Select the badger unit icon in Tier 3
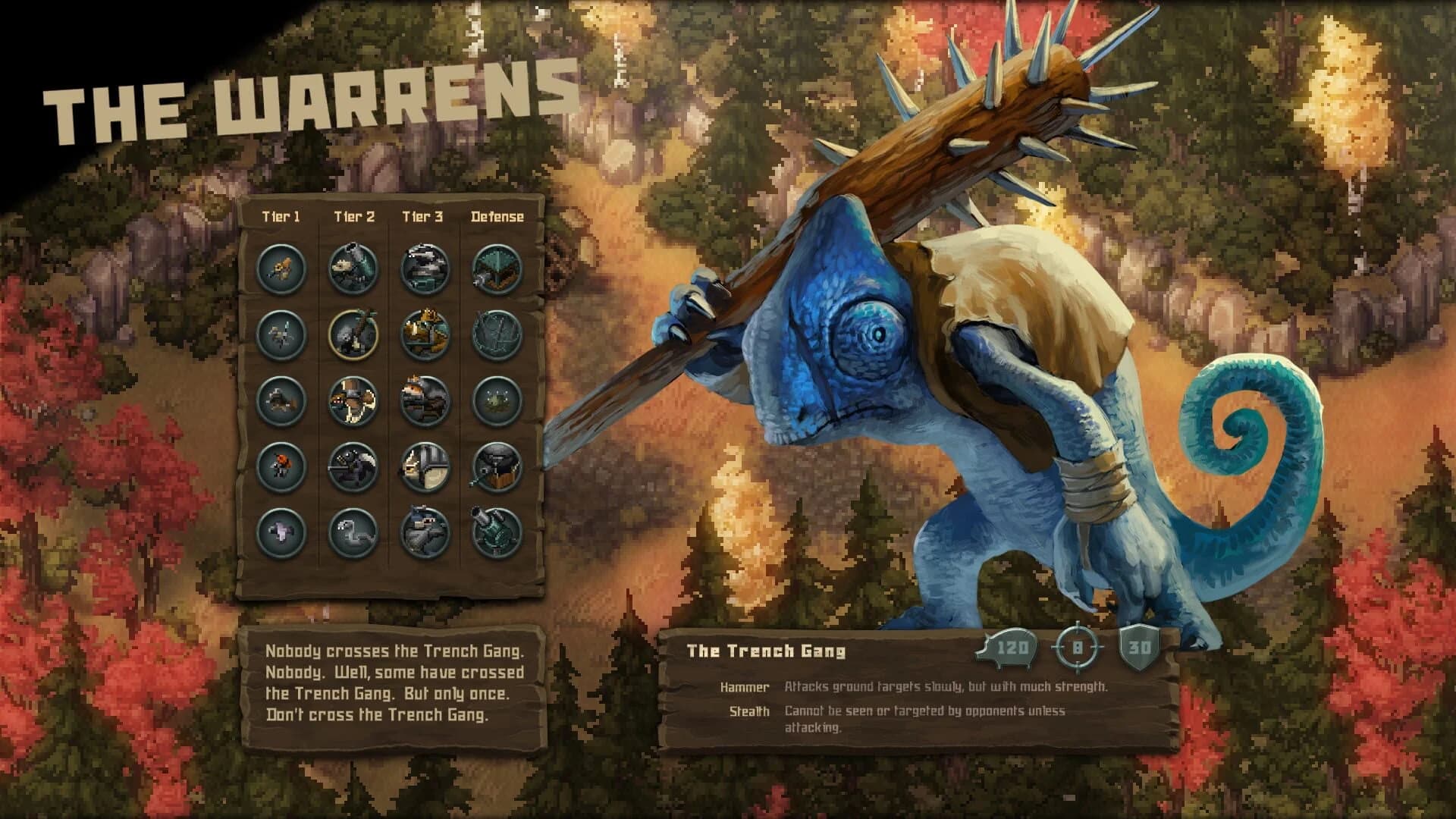The image size is (1456, 819). (x=422, y=268)
